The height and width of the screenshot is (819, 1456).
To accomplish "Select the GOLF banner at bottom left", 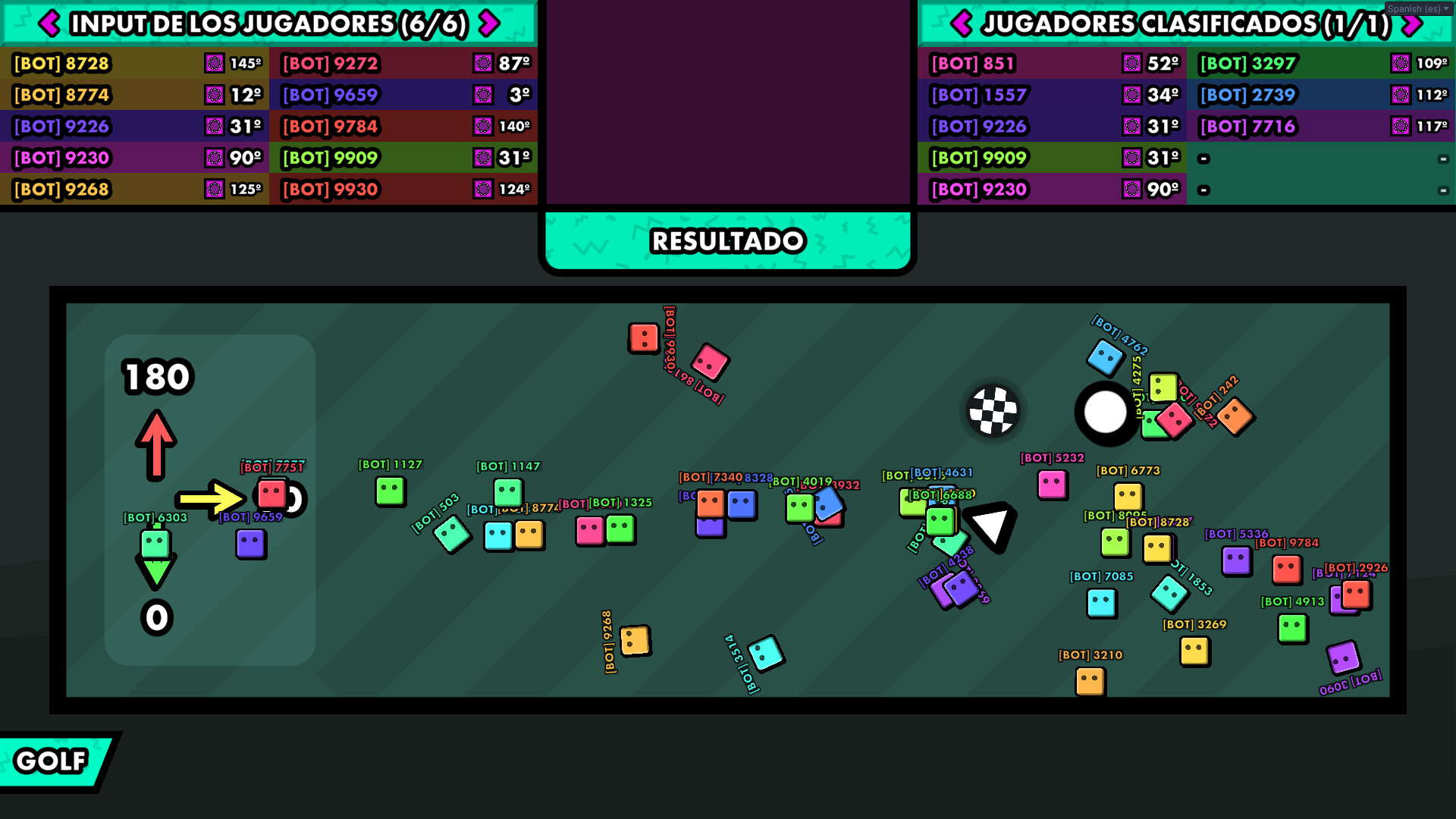I will pos(51,761).
